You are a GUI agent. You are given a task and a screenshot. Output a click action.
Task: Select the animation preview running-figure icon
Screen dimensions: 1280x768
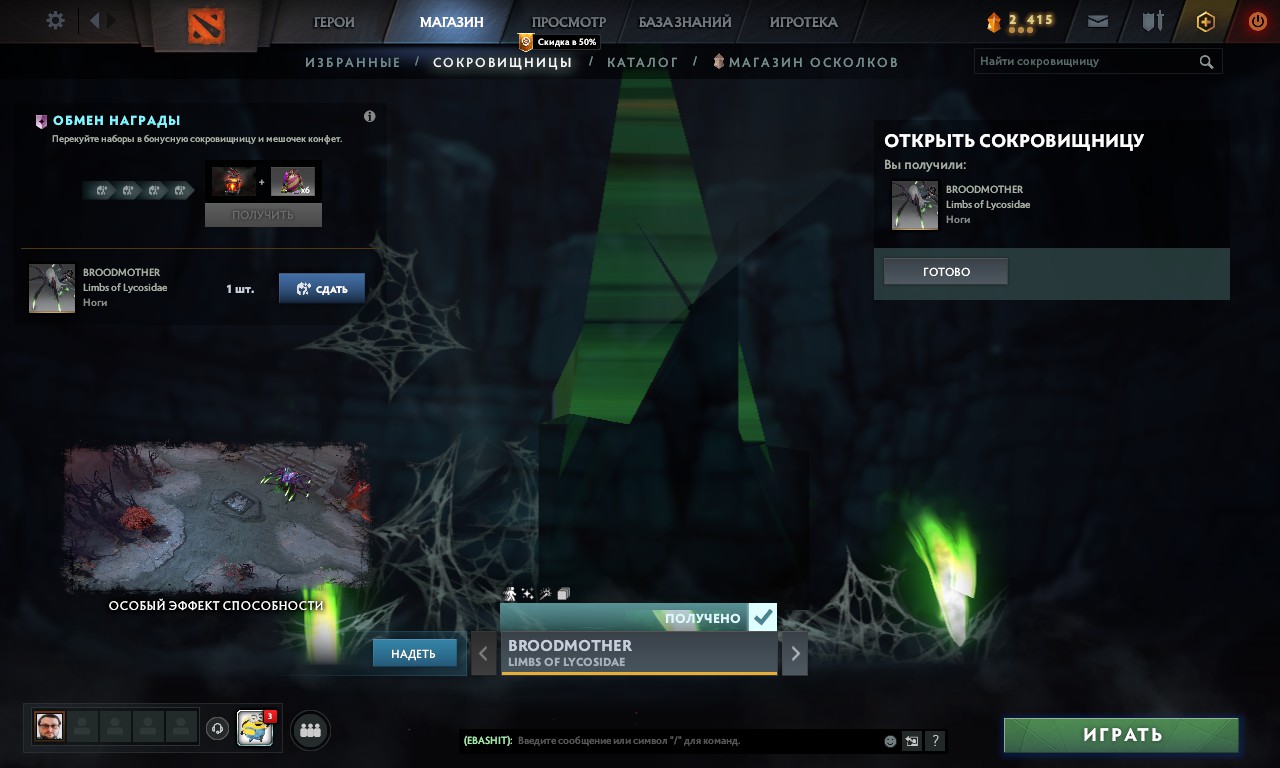click(510, 593)
